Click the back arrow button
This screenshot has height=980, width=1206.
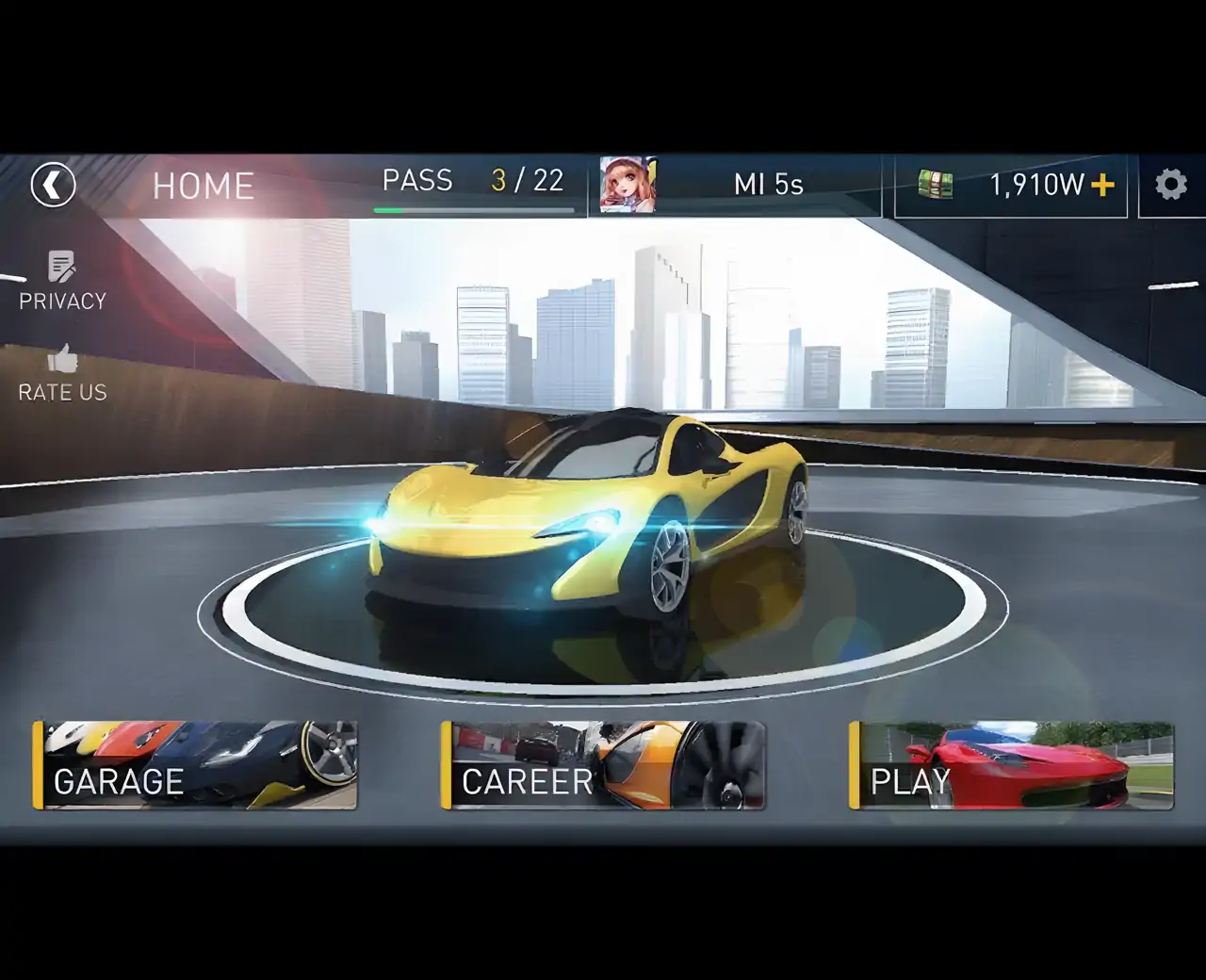click(53, 185)
